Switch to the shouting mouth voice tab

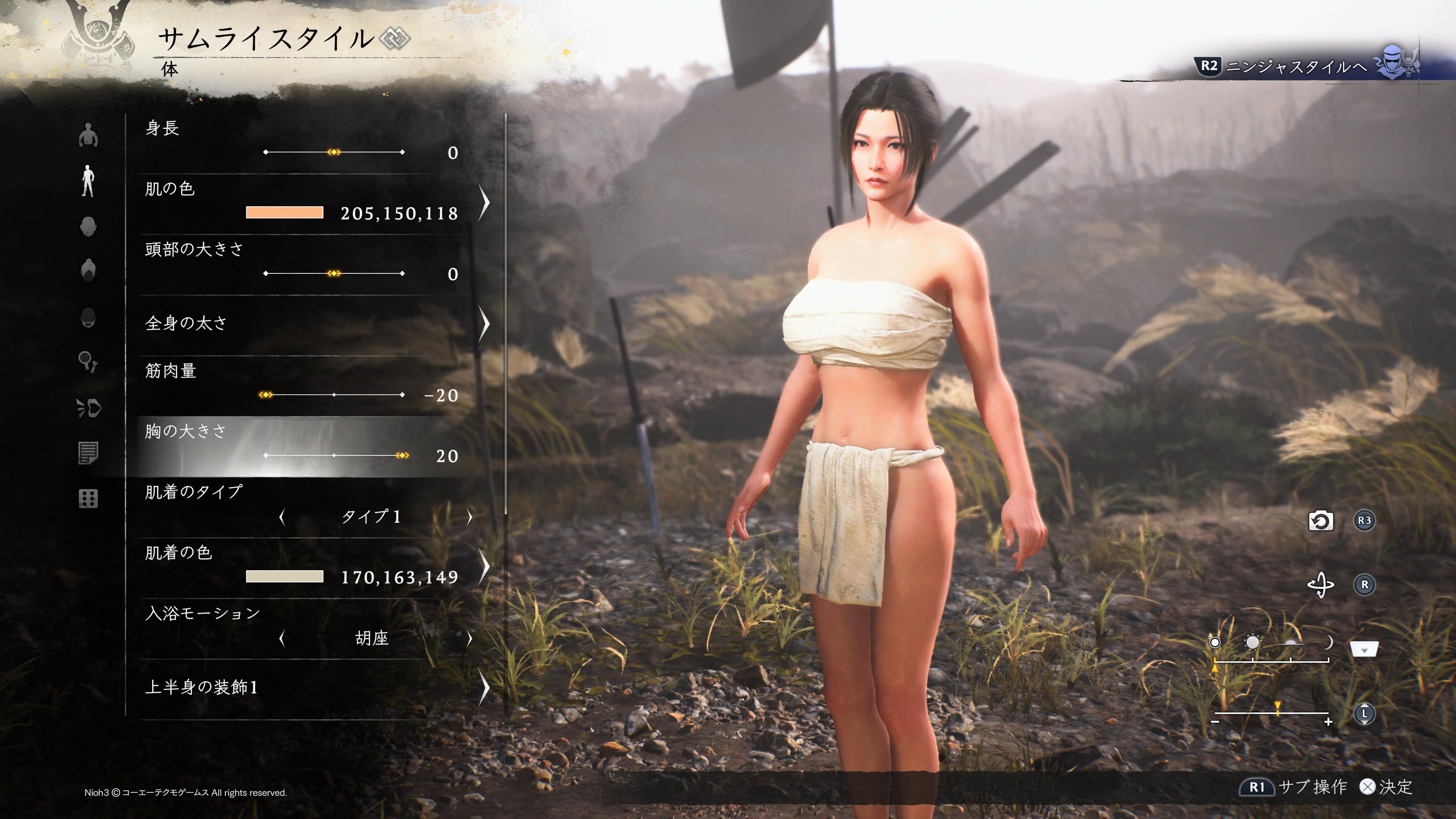click(x=89, y=408)
